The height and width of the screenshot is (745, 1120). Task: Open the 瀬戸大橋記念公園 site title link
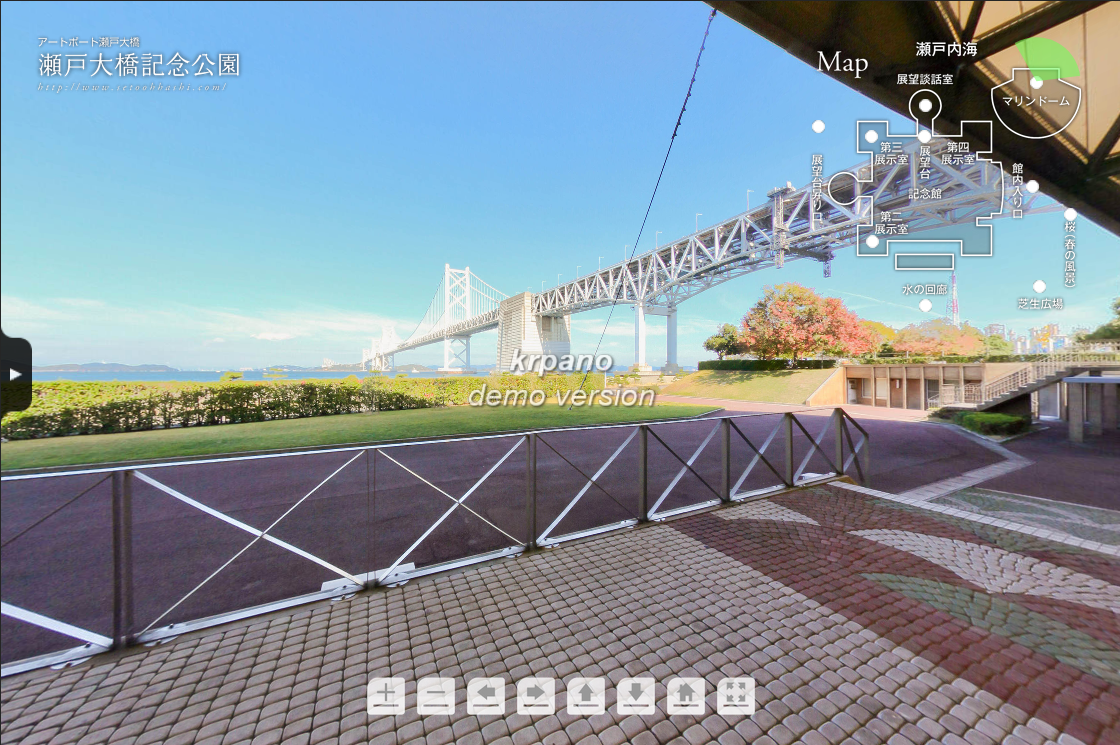(x=139, y=66)
